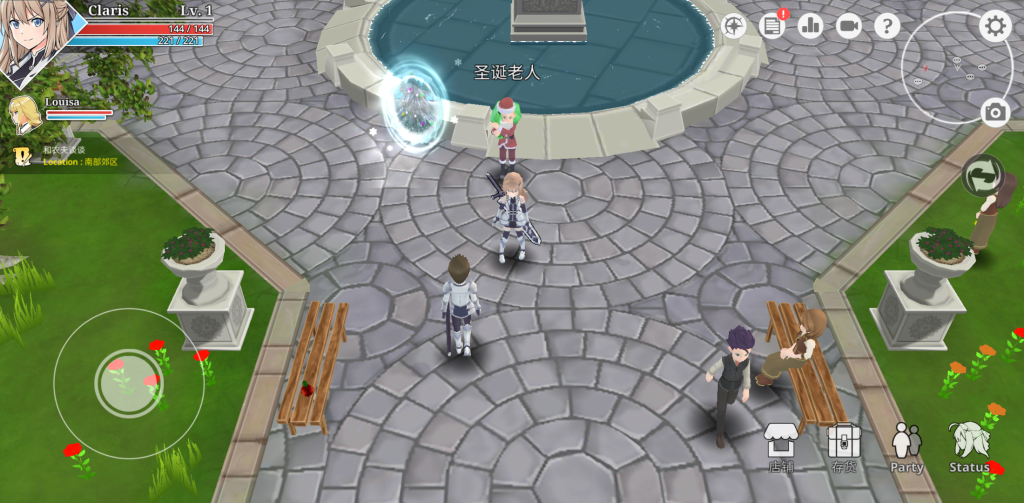Open the 存货 inventory chest
The height and width of the screenshot is (503, 1024).
point(843,445)
